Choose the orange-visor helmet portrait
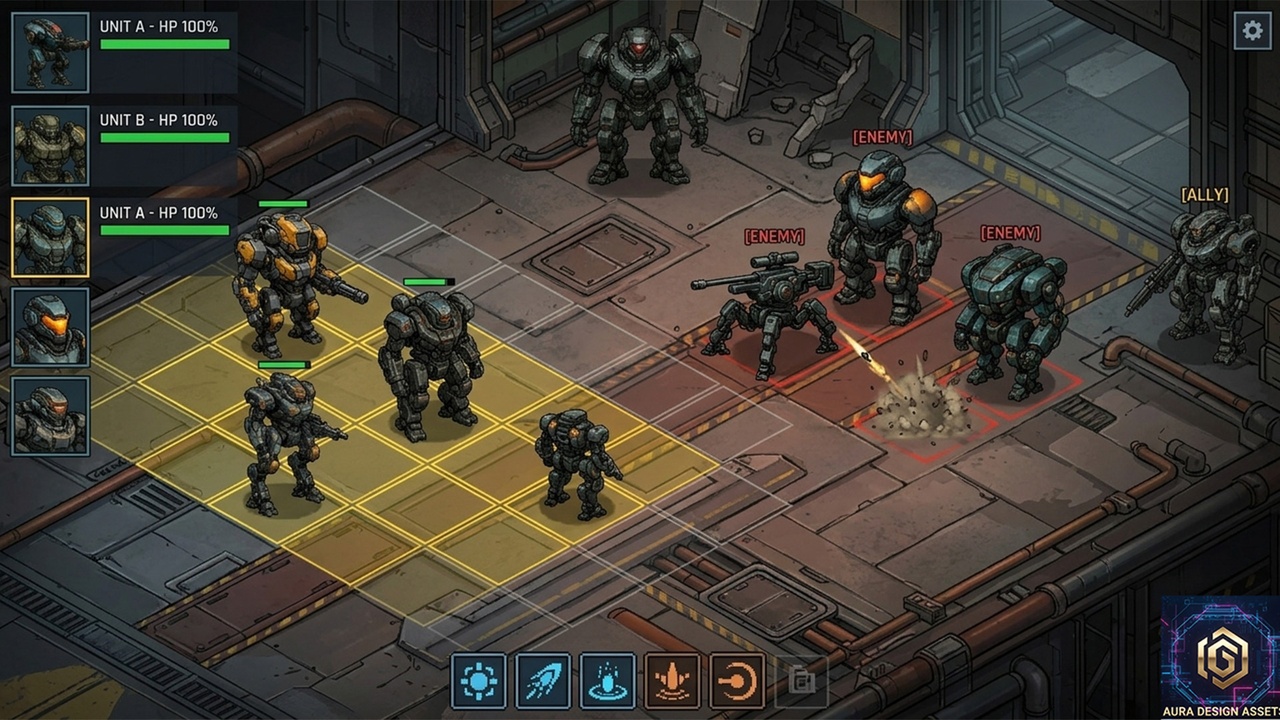Image resolution: width=1280 pixels, height=720 pixels. pos(50,327)
